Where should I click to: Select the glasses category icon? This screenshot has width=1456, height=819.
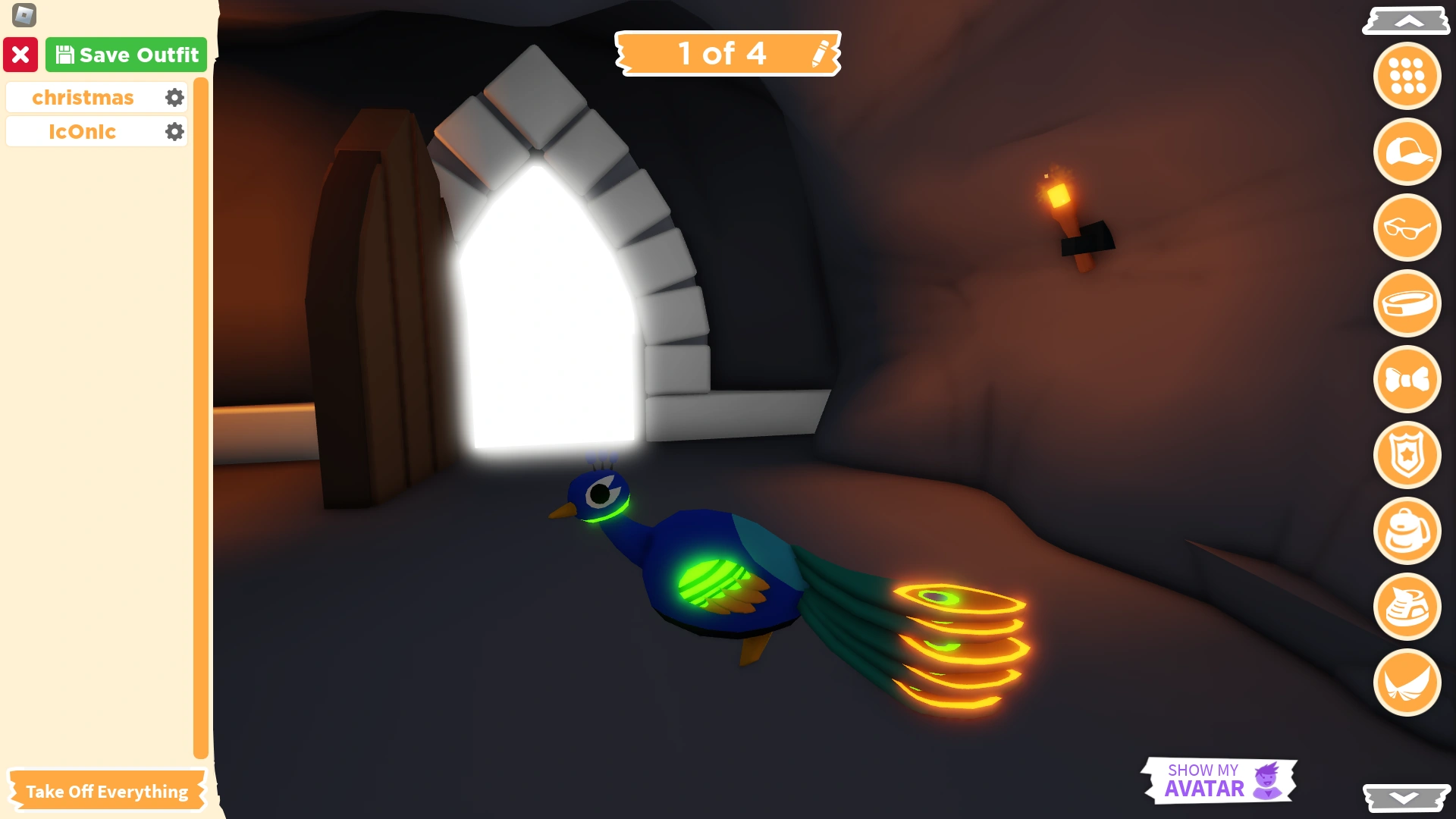[1407, 227]
